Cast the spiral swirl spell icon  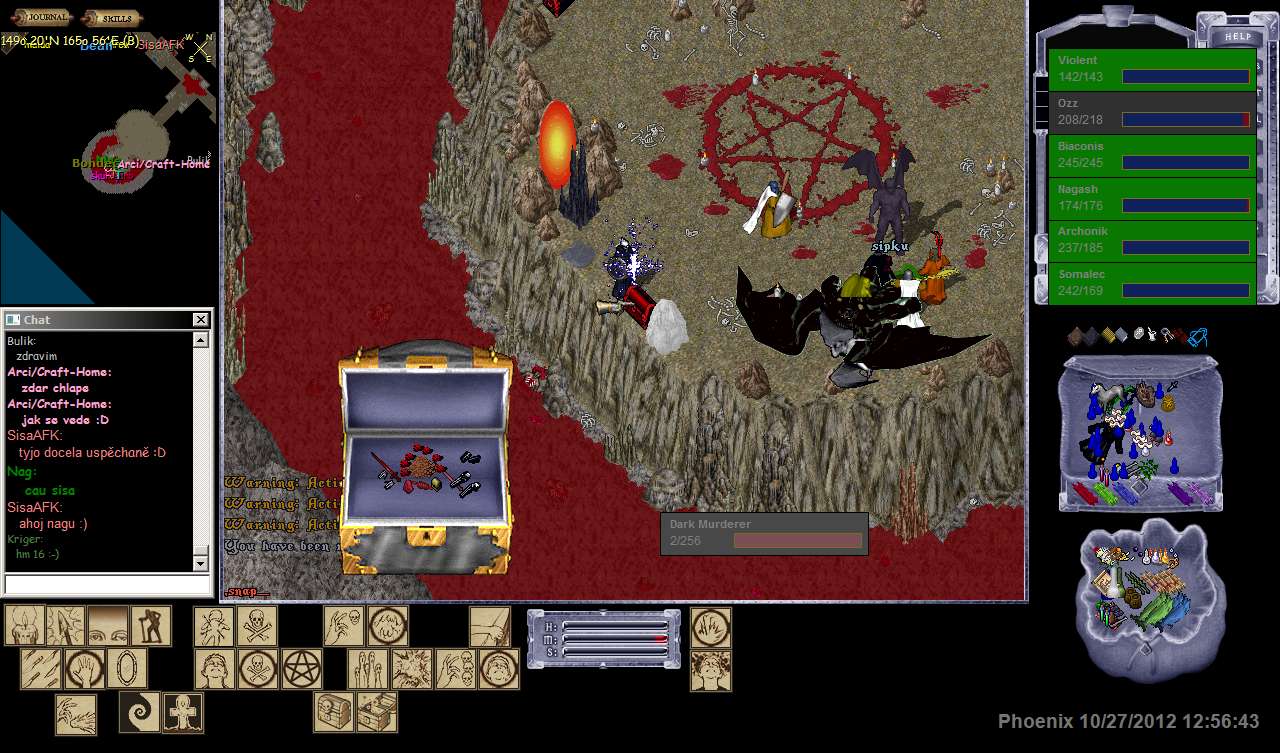(x=139, y=712)
